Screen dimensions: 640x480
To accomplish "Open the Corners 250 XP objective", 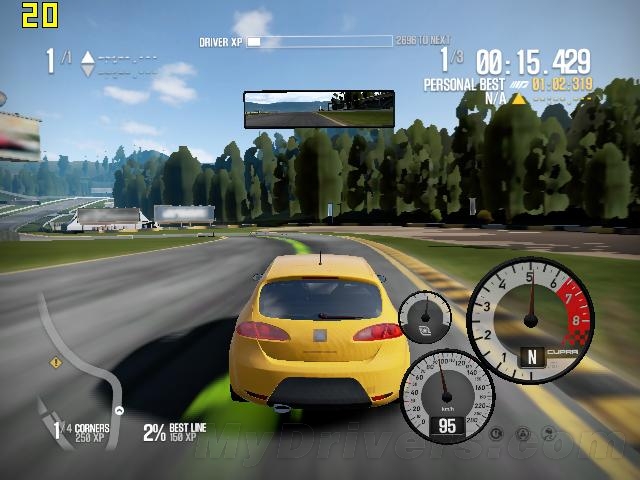I will (86, 431).
